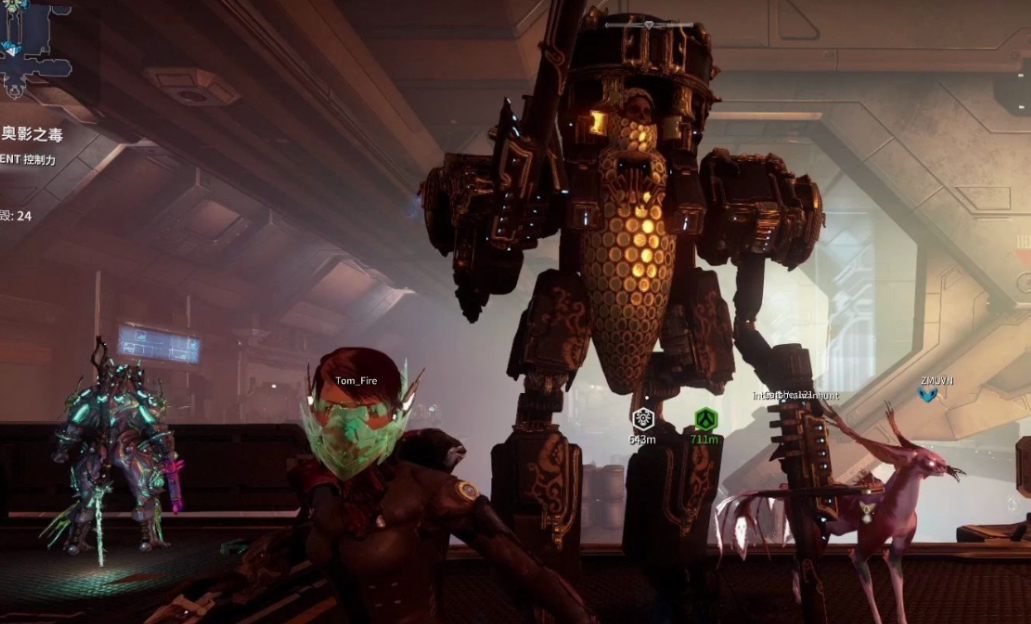The image size is (1031, 624).
Task: Click the Tom_Fire player name tag
Action: click(x=359, y=381)
